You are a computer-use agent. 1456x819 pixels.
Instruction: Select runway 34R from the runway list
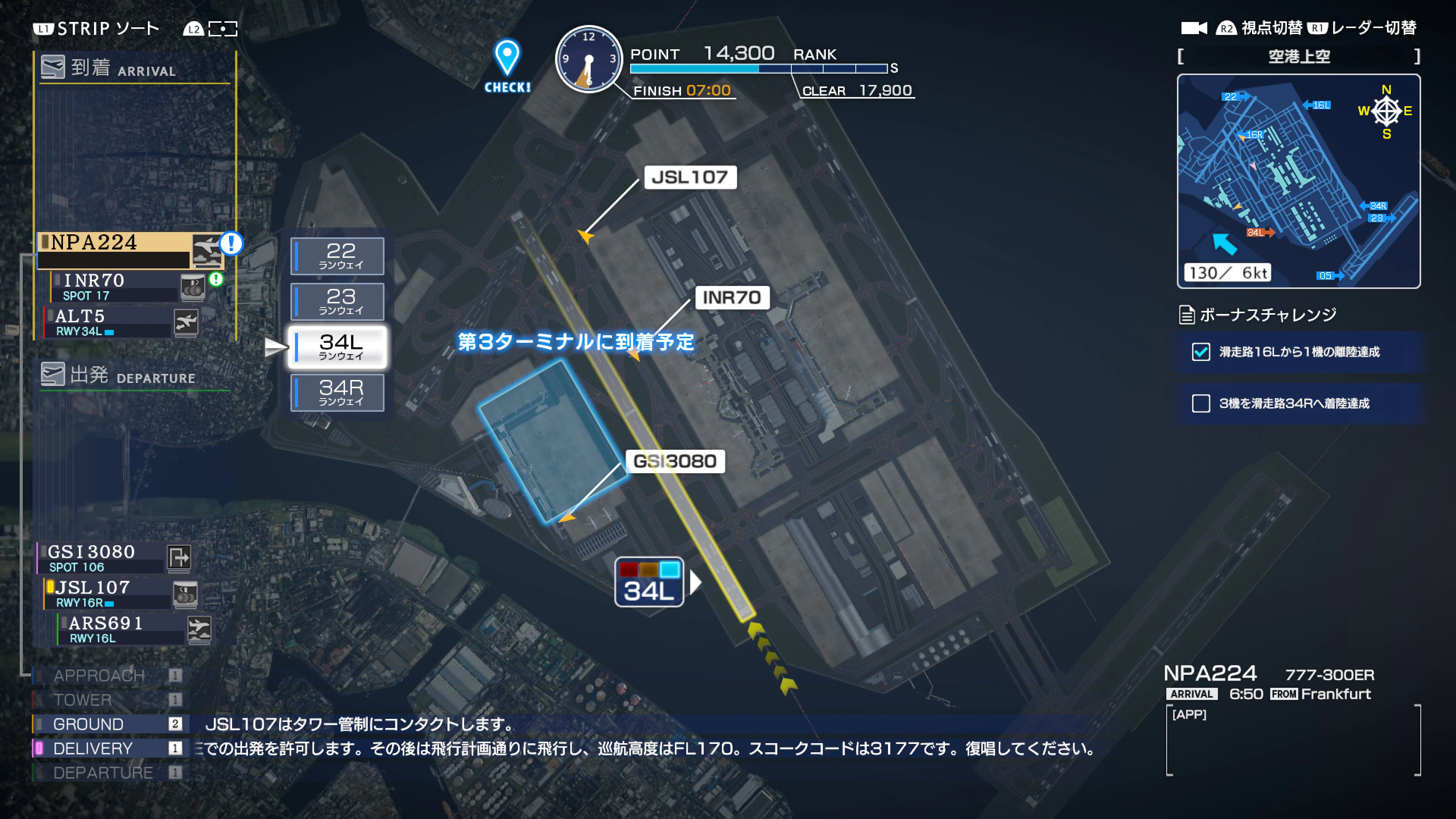click(337, 392)
